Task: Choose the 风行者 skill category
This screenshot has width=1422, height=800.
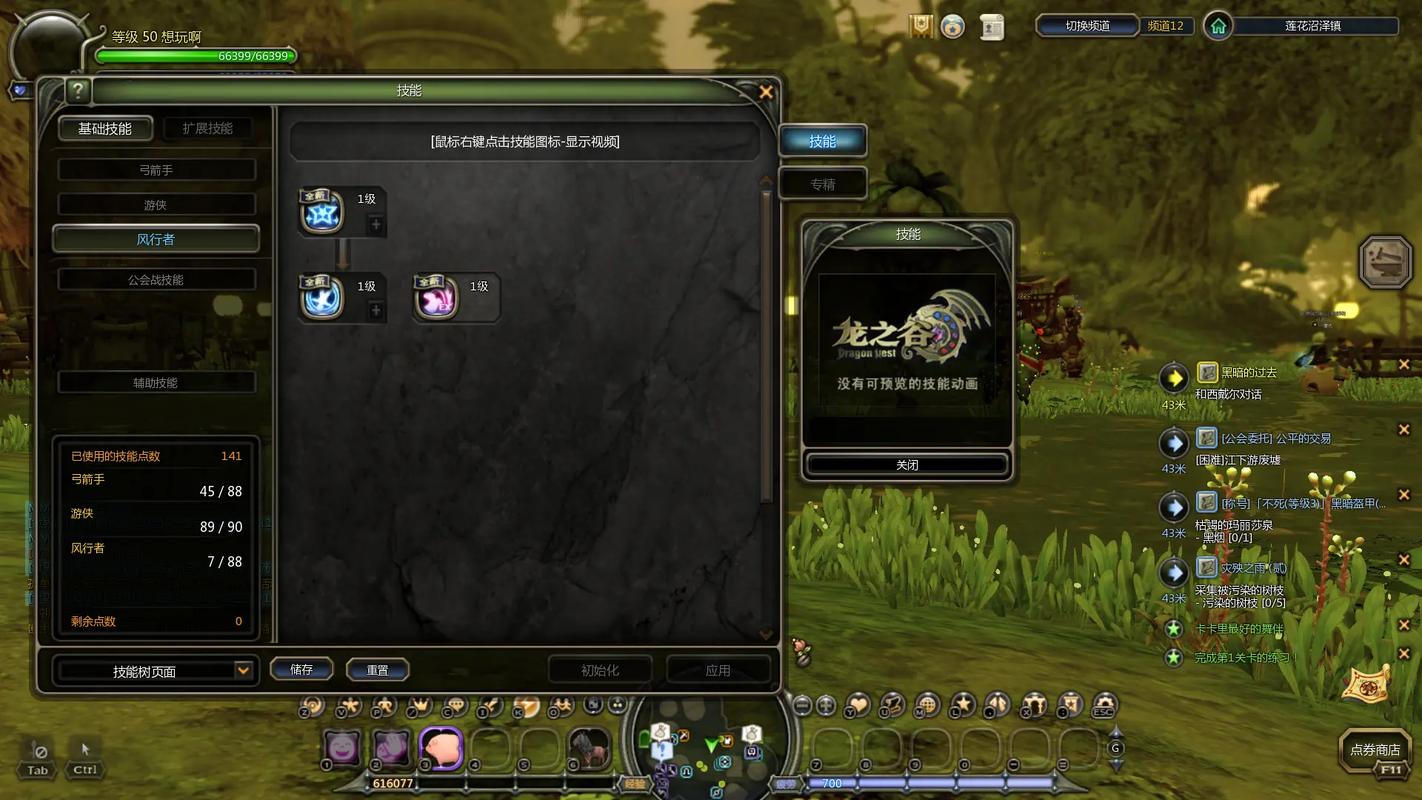Action: (x=156, y=239)
